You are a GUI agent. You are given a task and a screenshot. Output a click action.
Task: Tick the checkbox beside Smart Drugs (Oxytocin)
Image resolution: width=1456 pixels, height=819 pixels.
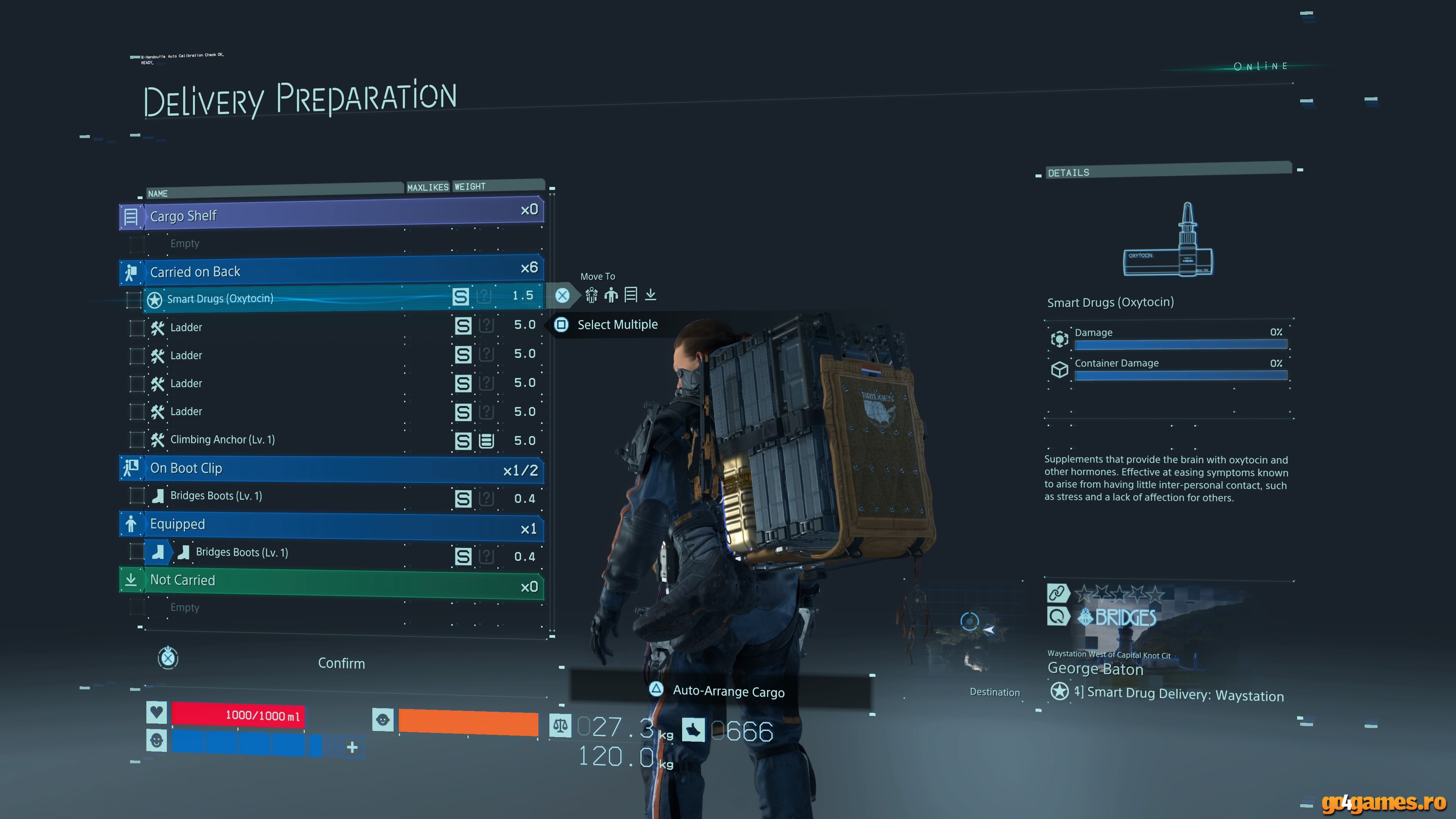134,299
